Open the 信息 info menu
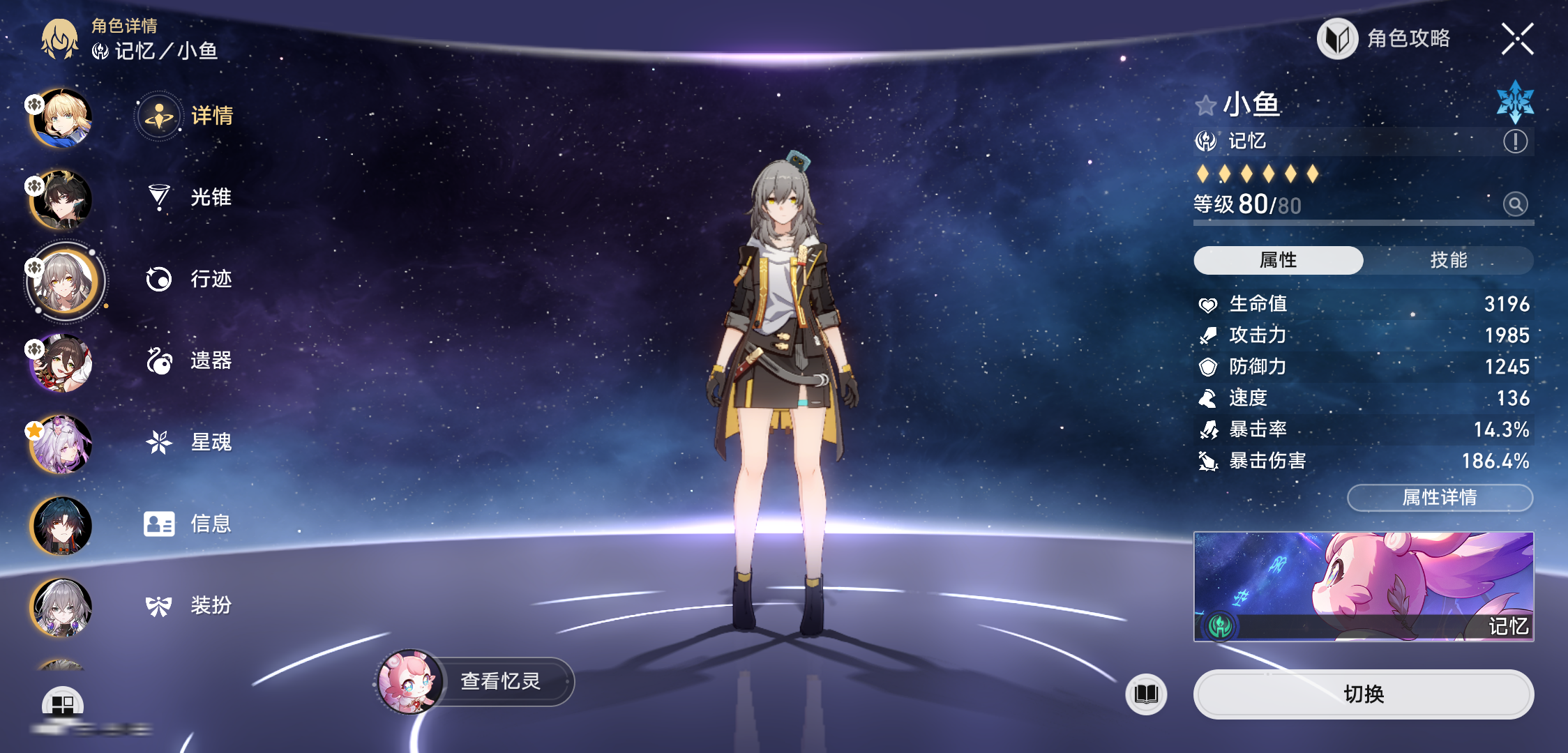1568x753 pixels. point(190,524)
